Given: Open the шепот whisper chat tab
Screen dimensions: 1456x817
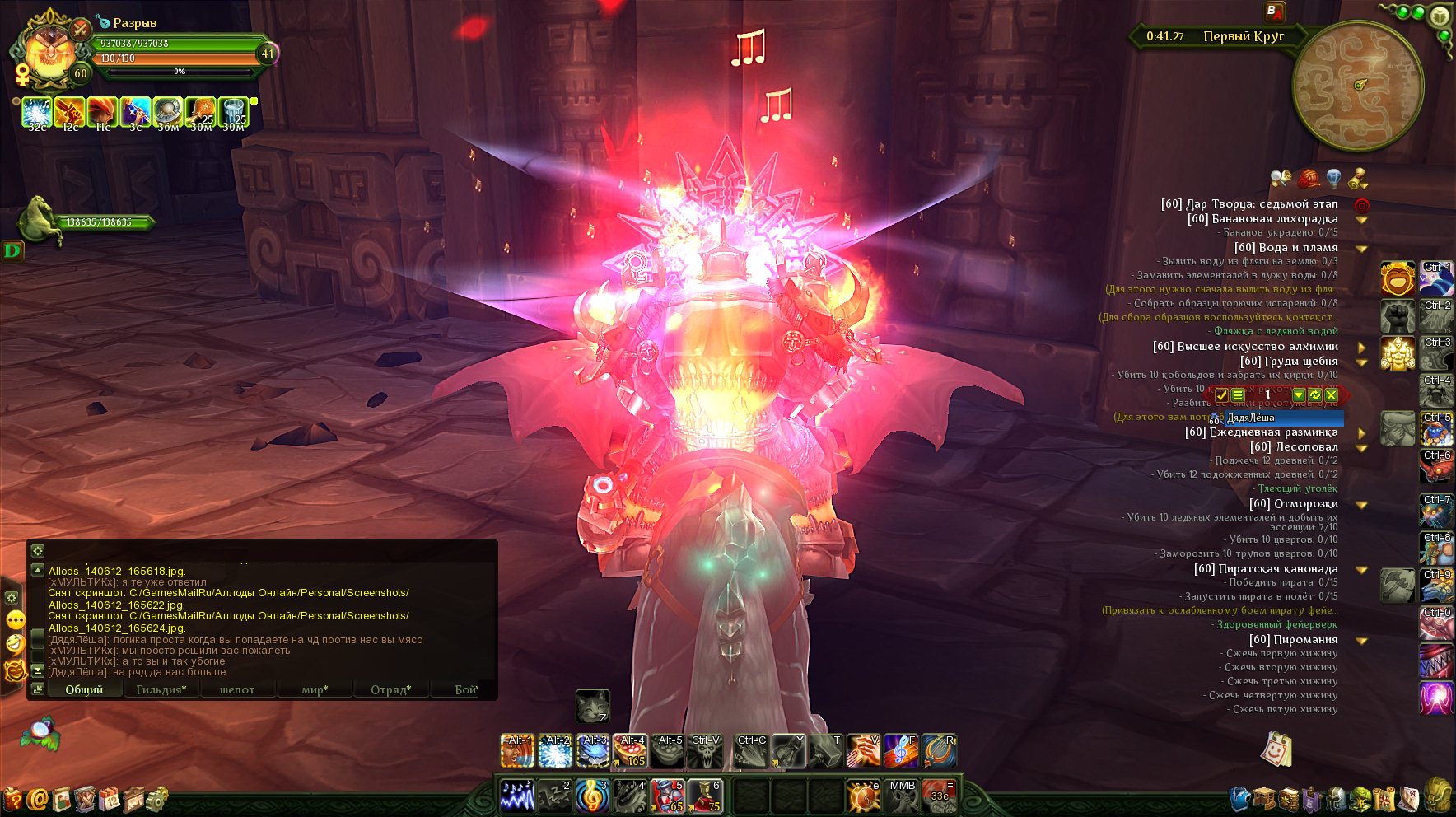Looking at the screenshot, I should pyautogui.click(x=237, y=689).
